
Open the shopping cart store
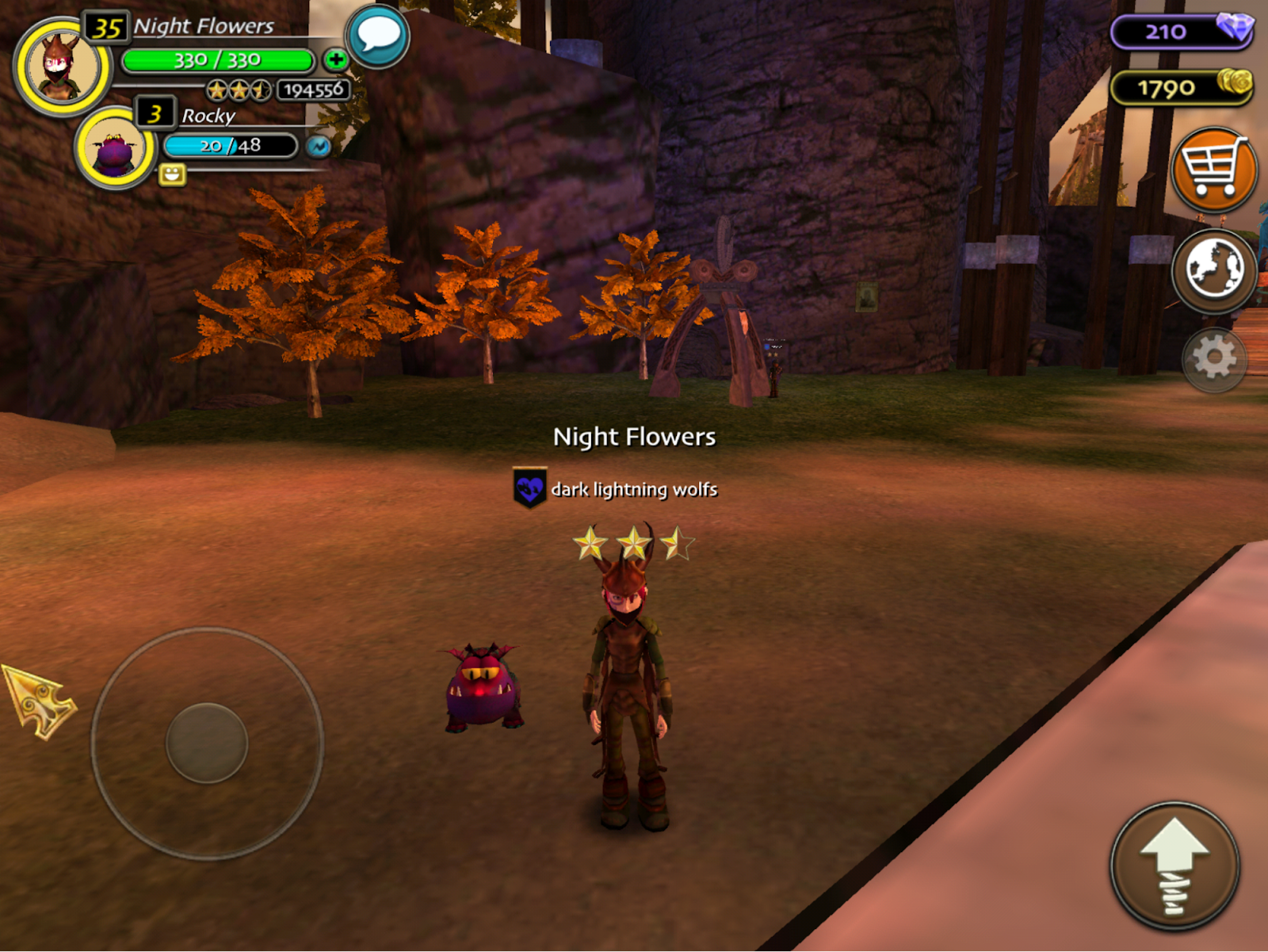pos(1213,169)
